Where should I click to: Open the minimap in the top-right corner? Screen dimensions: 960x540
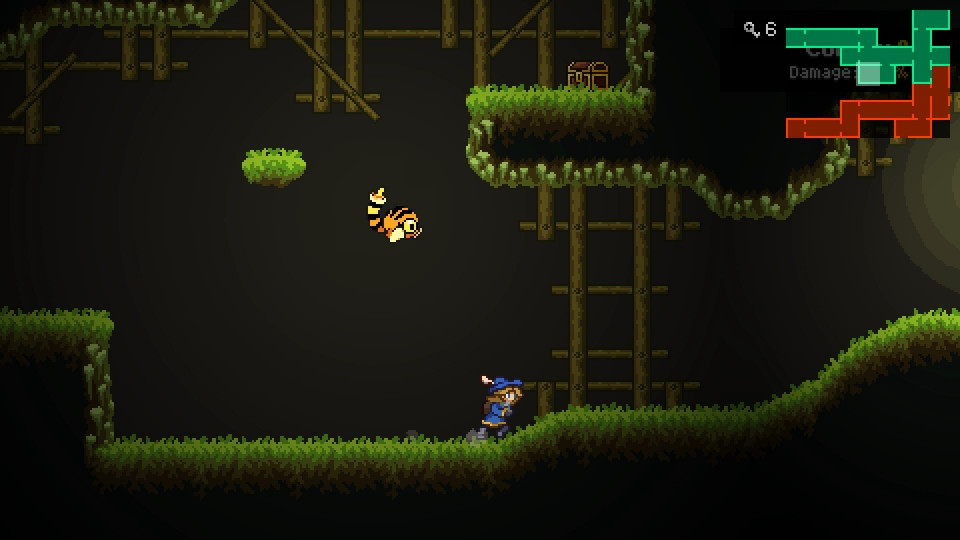coord(867,75)
